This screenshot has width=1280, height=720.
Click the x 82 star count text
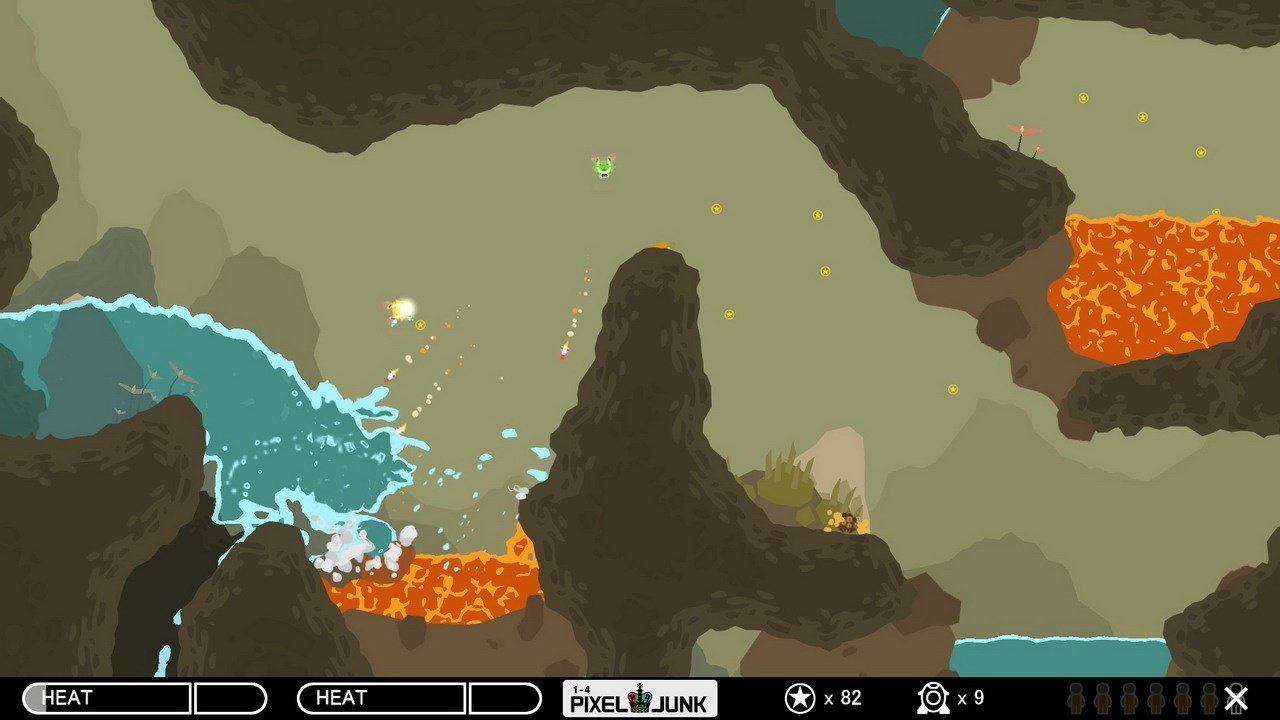[845, 697]
